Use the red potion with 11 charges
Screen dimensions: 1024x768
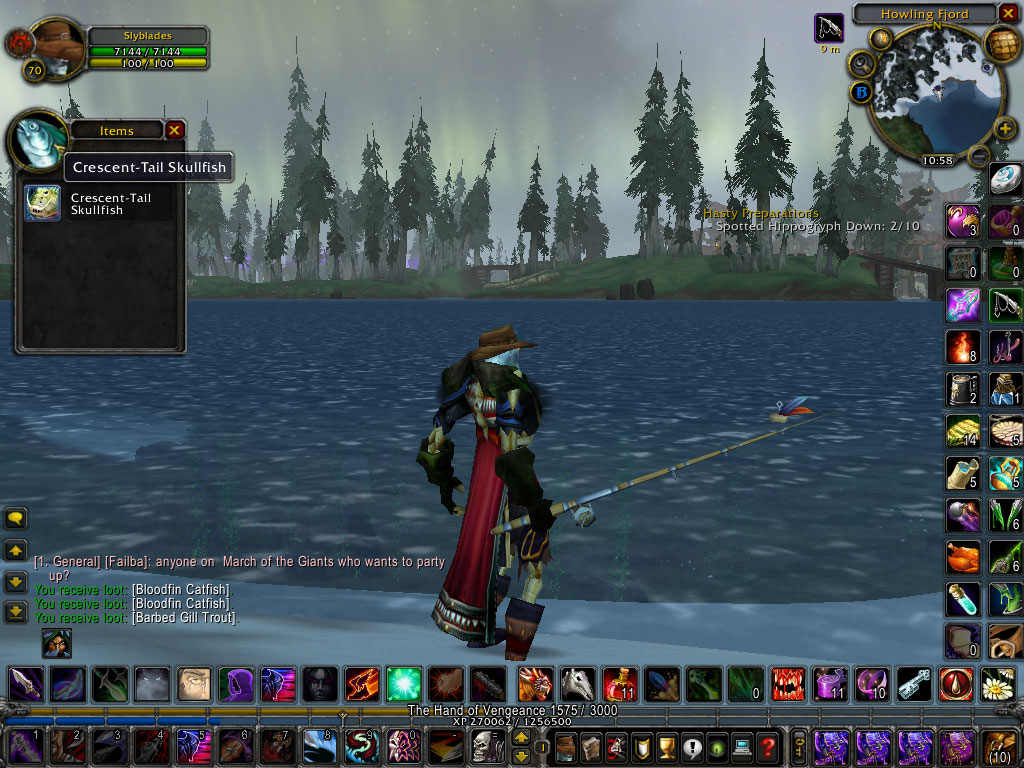(618, 683)
